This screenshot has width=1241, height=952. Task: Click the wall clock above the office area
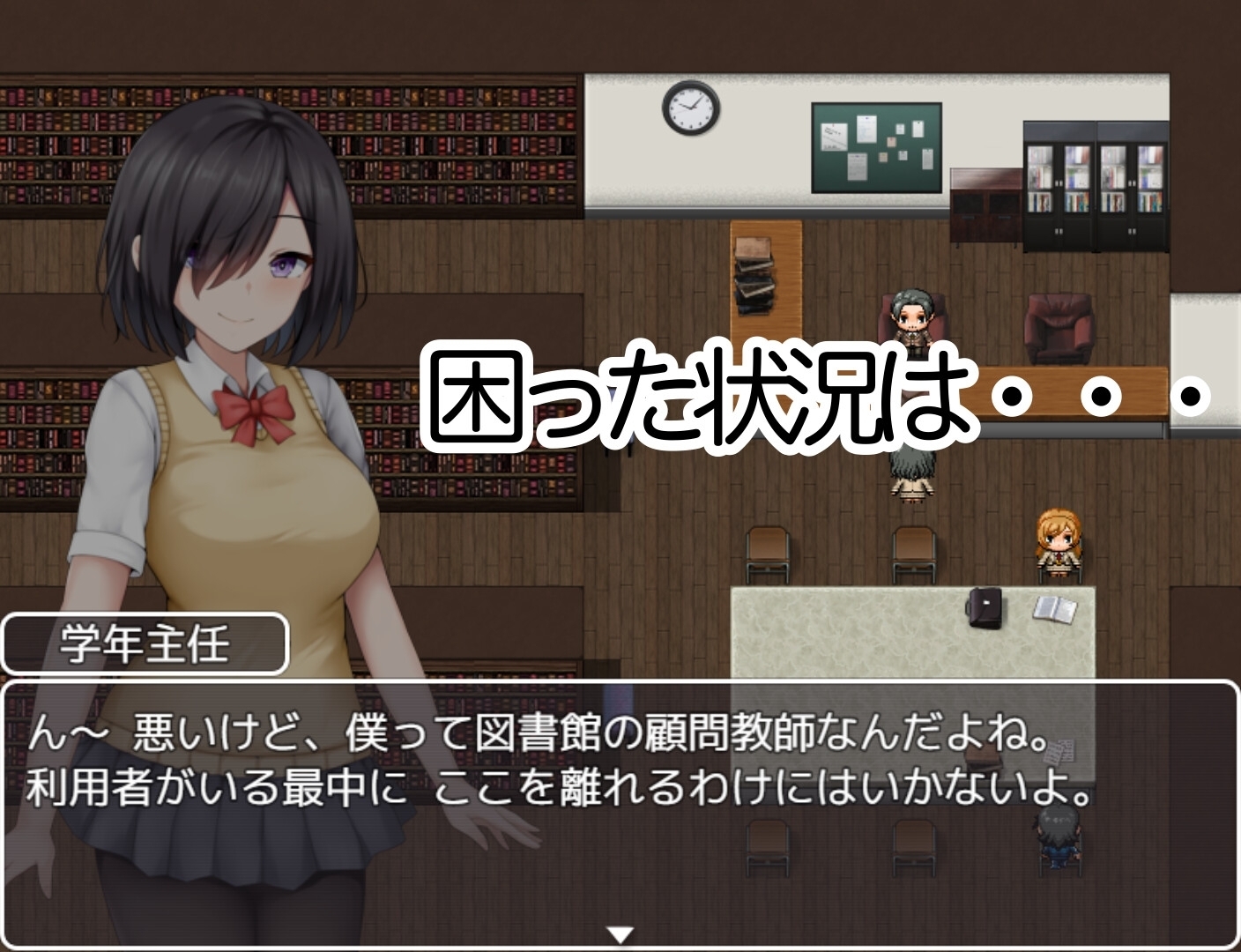coord(690,108)
